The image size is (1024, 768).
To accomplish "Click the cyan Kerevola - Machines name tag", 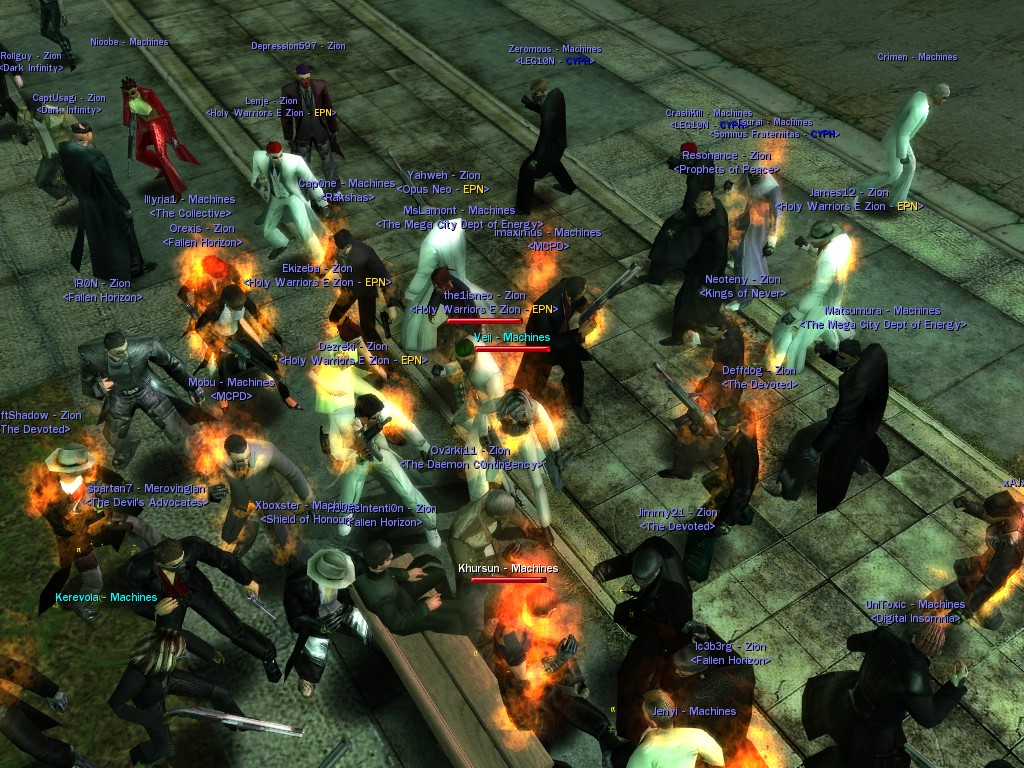I will coord(106,597).
